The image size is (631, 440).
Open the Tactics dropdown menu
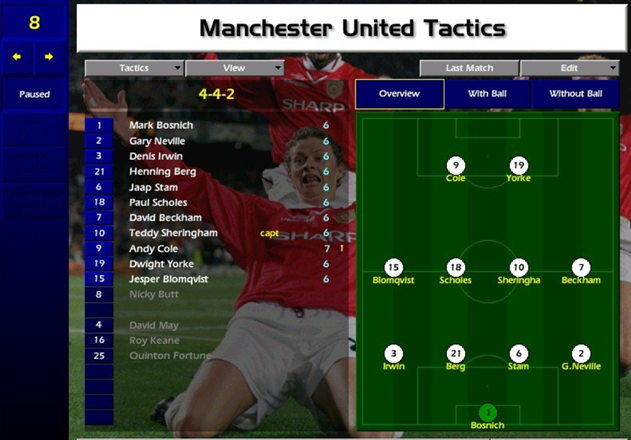(134, 68)
